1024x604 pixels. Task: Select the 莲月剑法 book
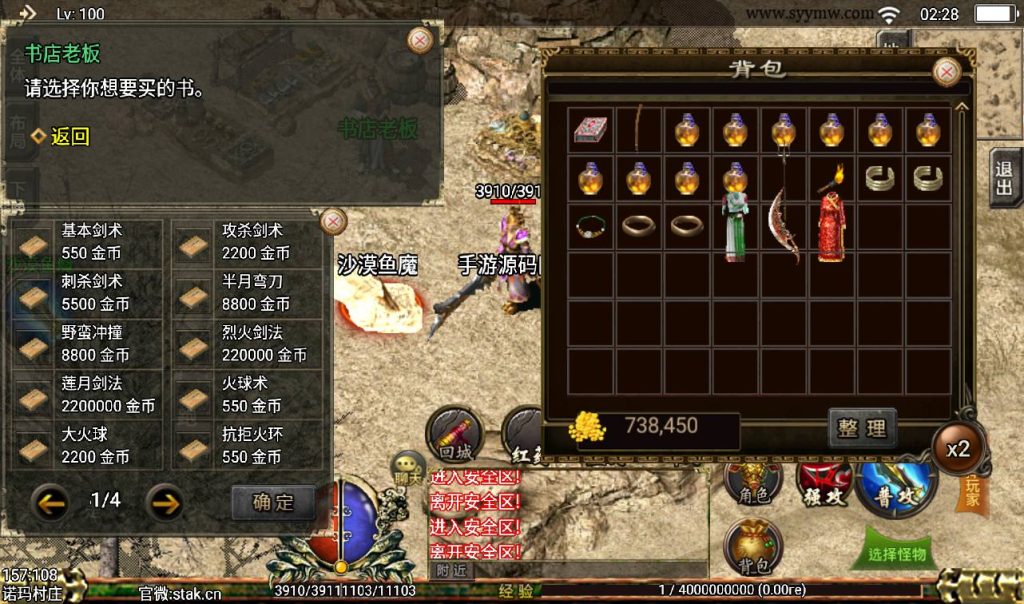86,394
